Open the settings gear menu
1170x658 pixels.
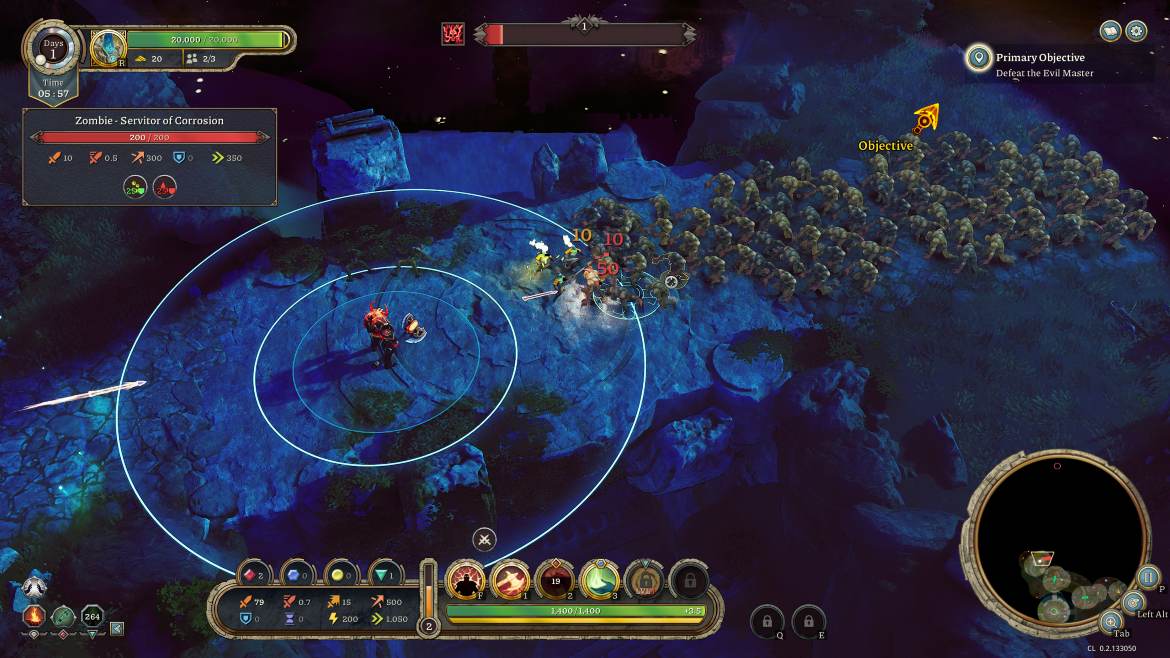tap(1136, 31)
